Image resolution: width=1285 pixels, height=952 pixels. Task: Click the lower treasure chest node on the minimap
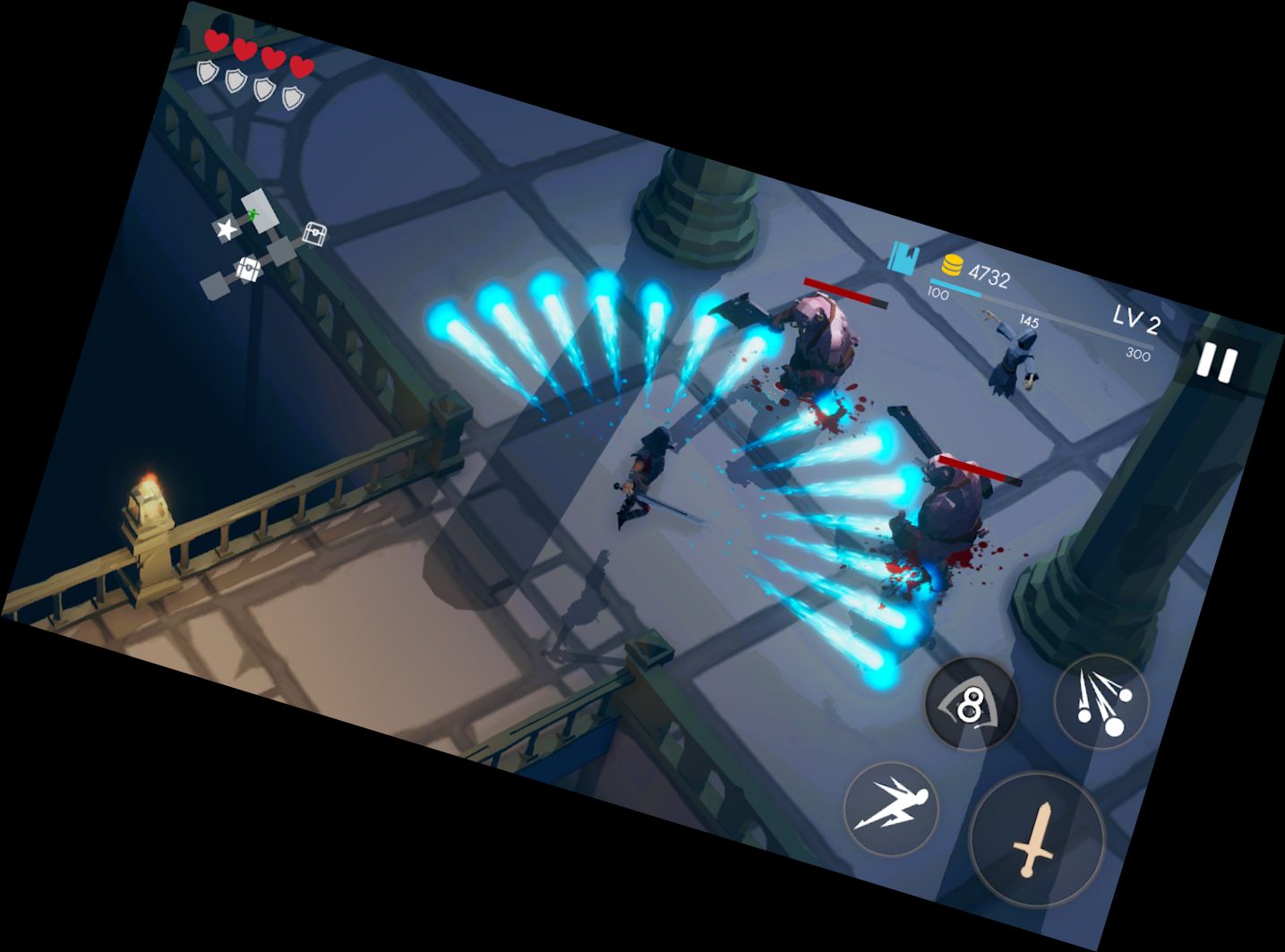(x=248, y=268)
